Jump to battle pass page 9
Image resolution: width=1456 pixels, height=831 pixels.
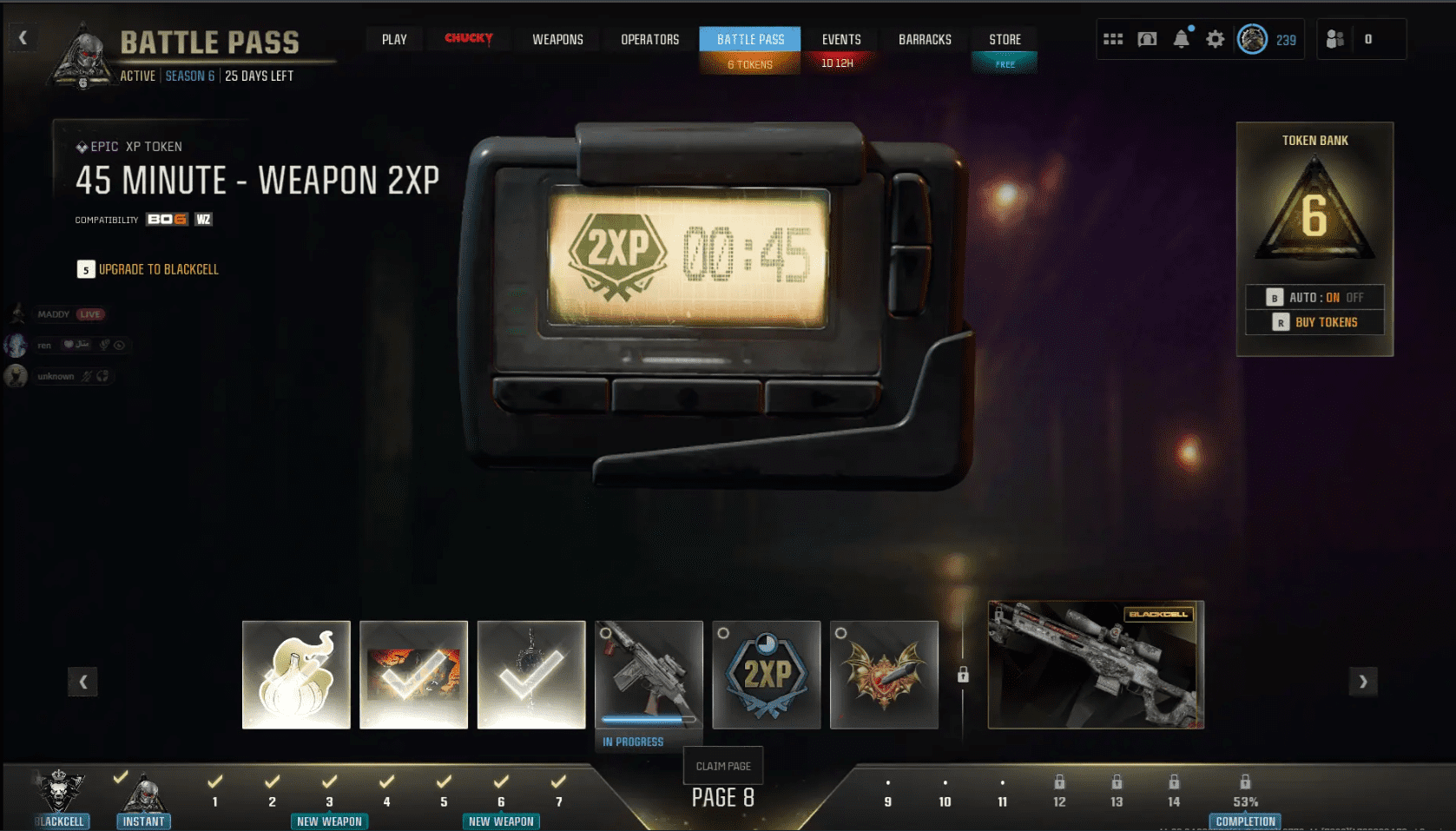click(x=887, y=794)
